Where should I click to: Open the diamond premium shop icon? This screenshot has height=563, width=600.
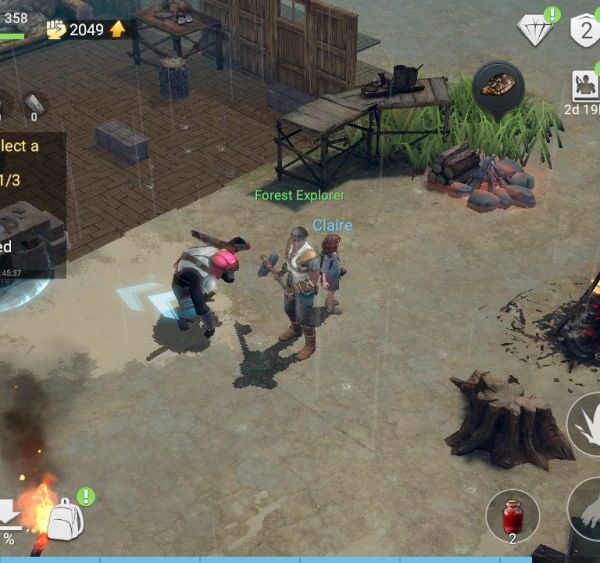tap(535, 29)
